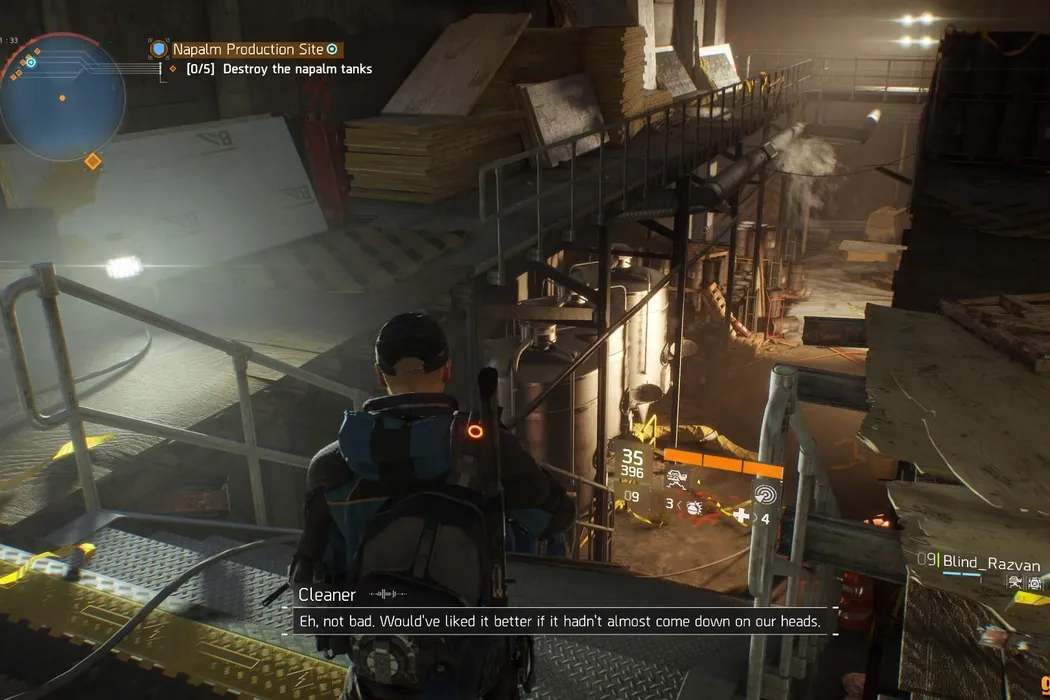Click the blue shield mission icon
The image size is (1050, 700).
(158, 49)
